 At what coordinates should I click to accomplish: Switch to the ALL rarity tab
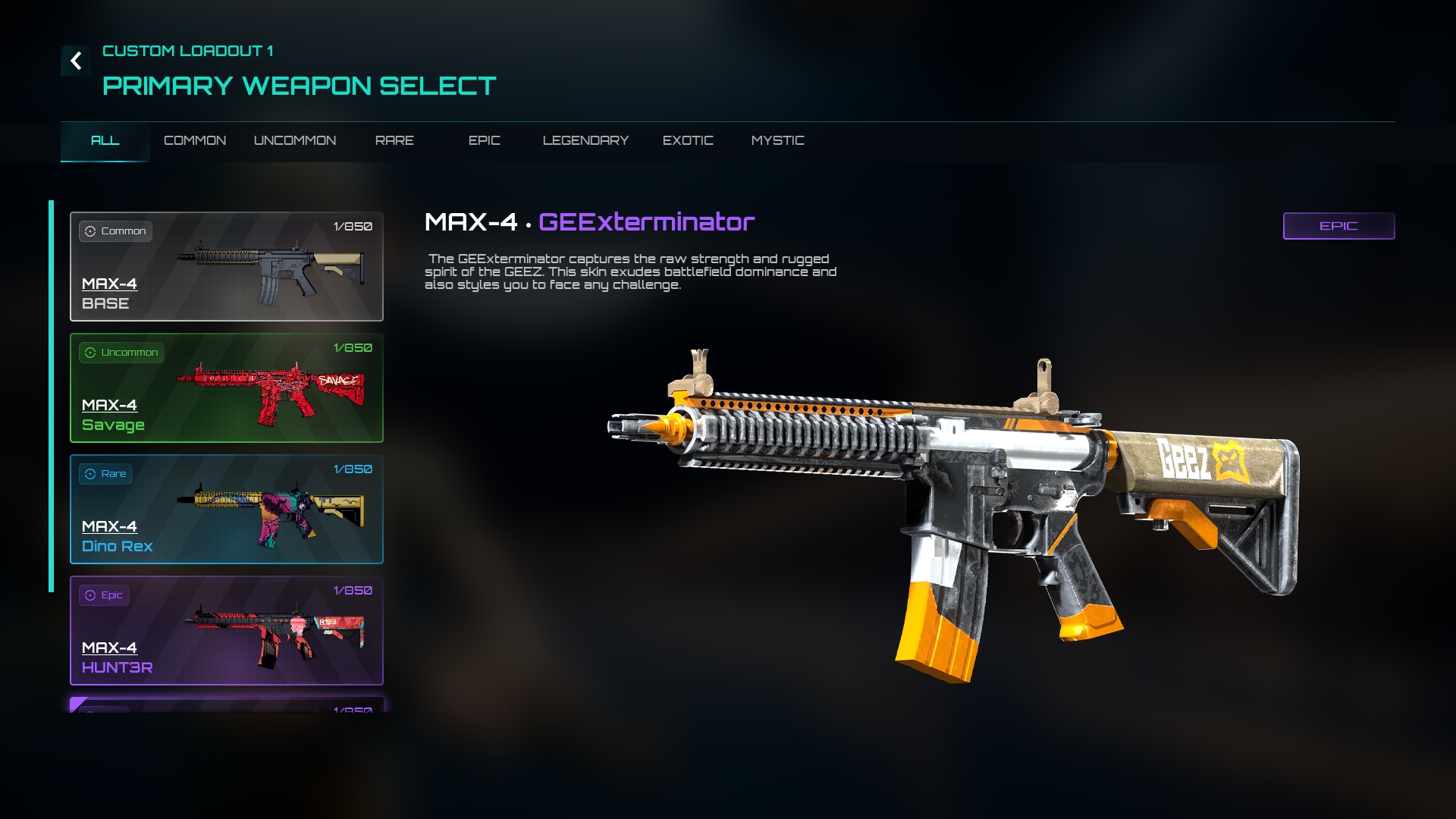[x=105, y=141]
